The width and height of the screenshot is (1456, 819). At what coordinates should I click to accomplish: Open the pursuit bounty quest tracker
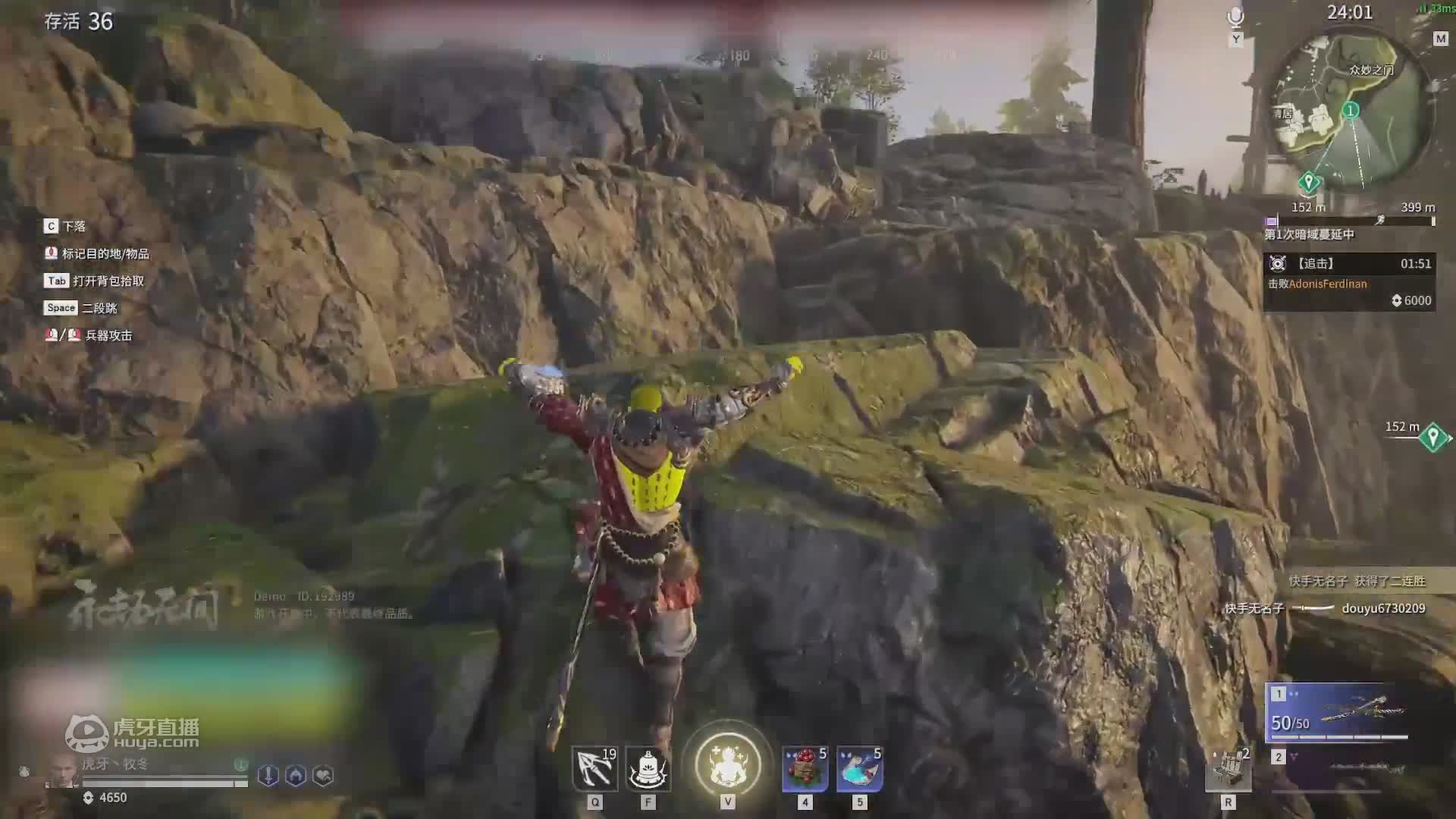pyautogui.click(x=1348, y=282)
